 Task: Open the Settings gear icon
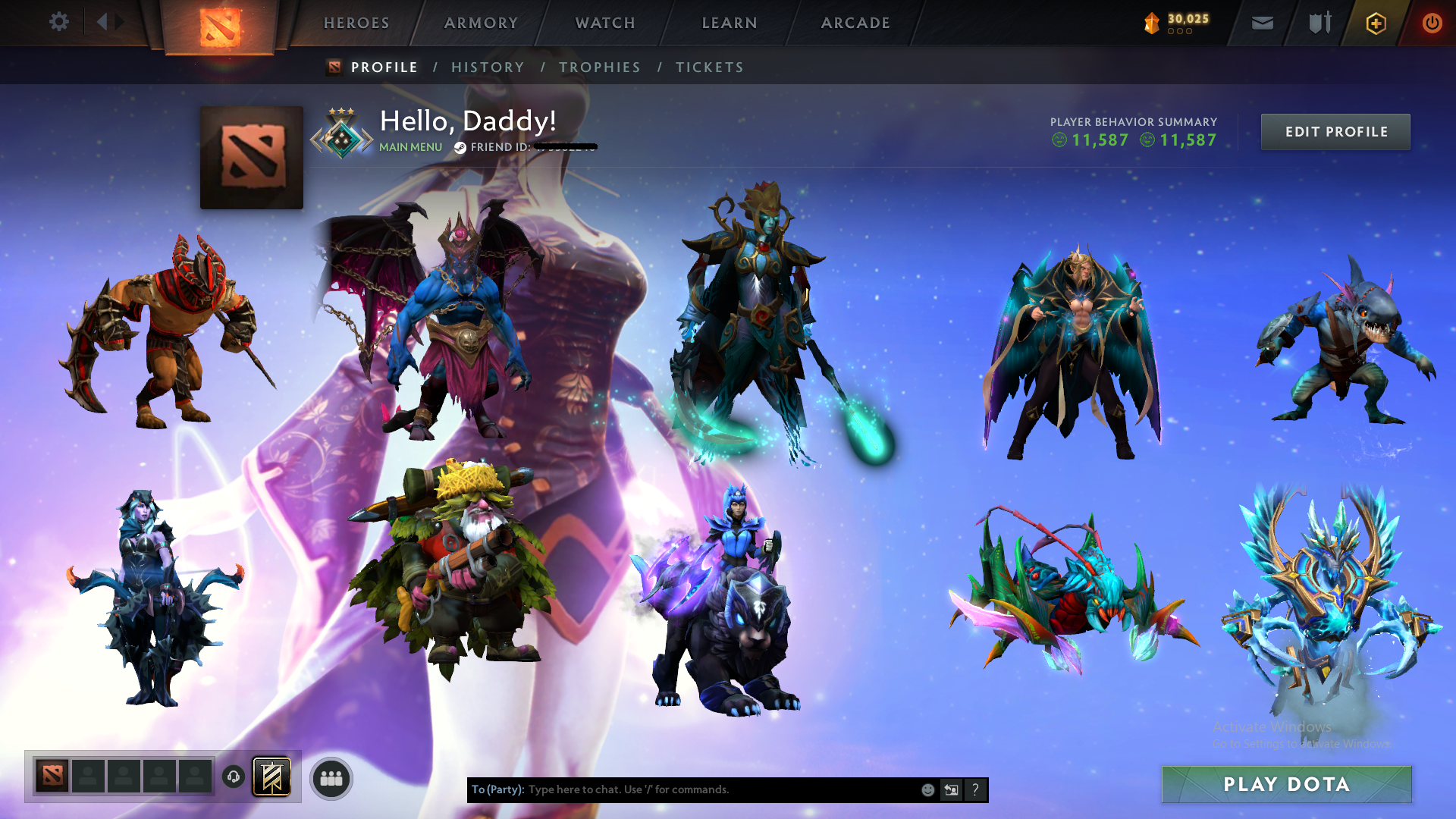tap(59, 23)
